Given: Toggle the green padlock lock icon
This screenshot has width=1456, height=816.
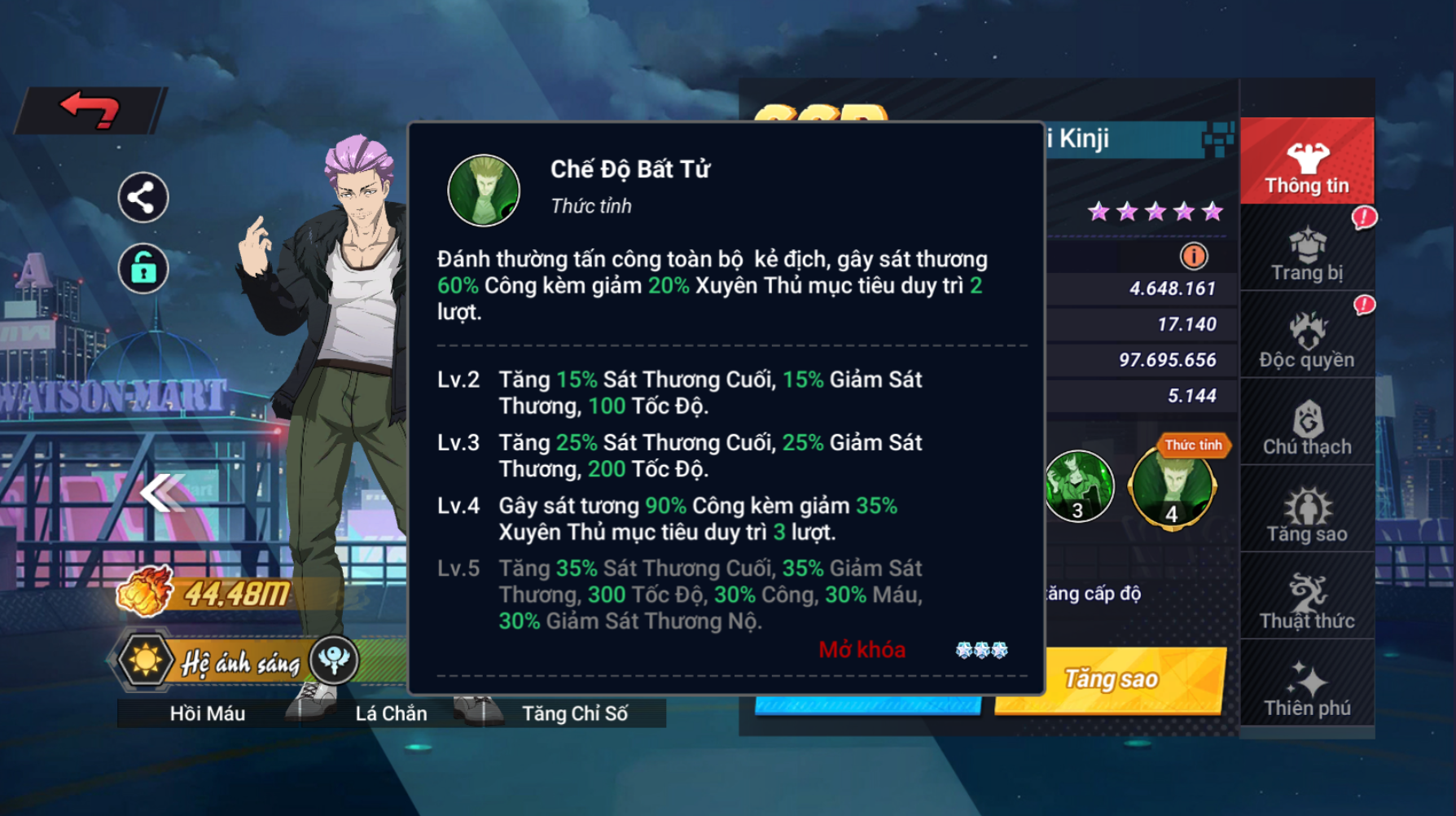Looking at the screenshot, I should [143, 268].
